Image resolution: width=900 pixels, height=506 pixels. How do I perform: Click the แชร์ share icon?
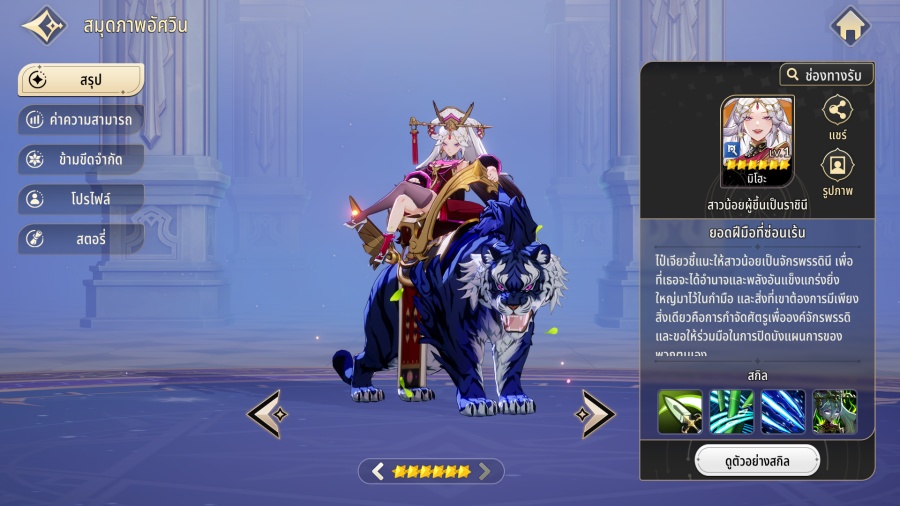point(837,111)
